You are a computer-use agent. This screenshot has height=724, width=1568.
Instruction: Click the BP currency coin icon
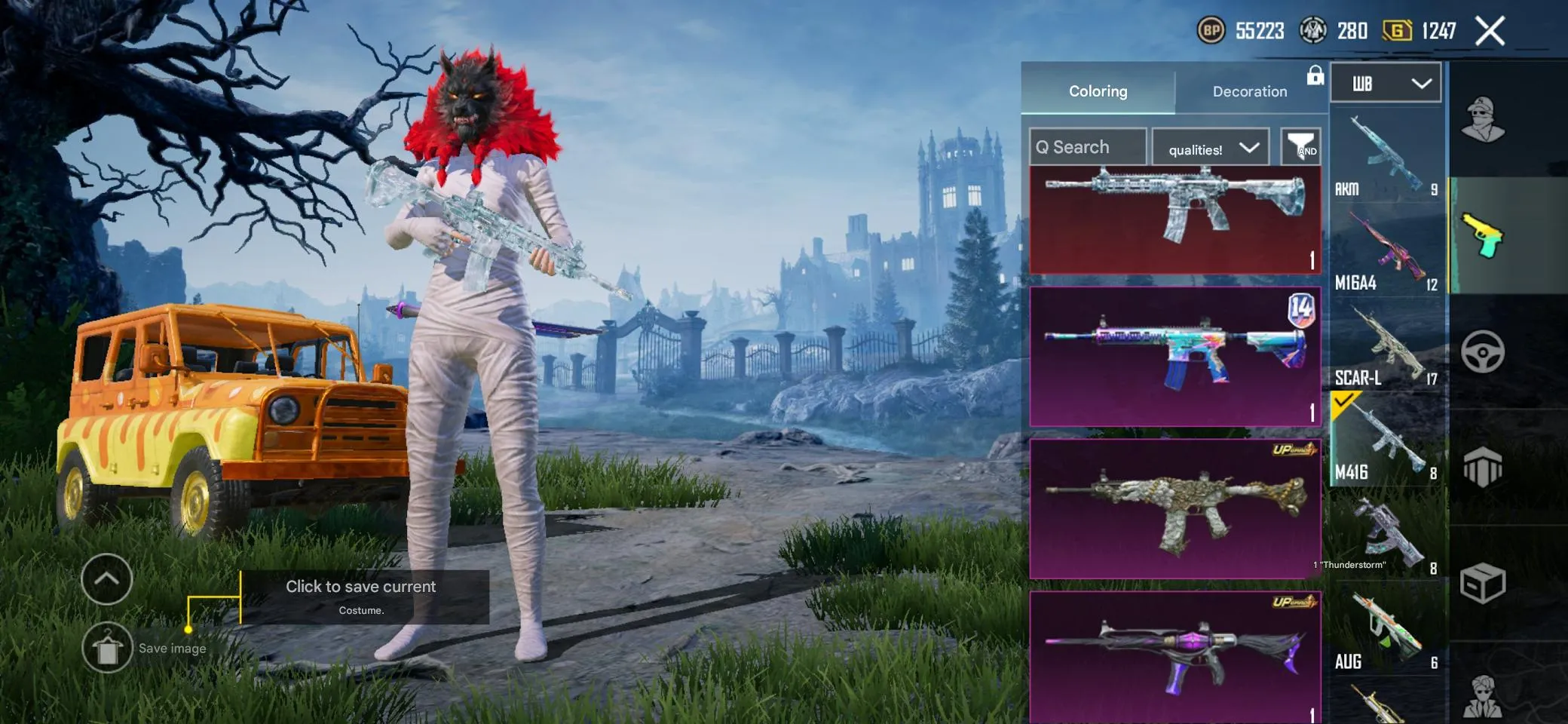(x=1211, y=31)
